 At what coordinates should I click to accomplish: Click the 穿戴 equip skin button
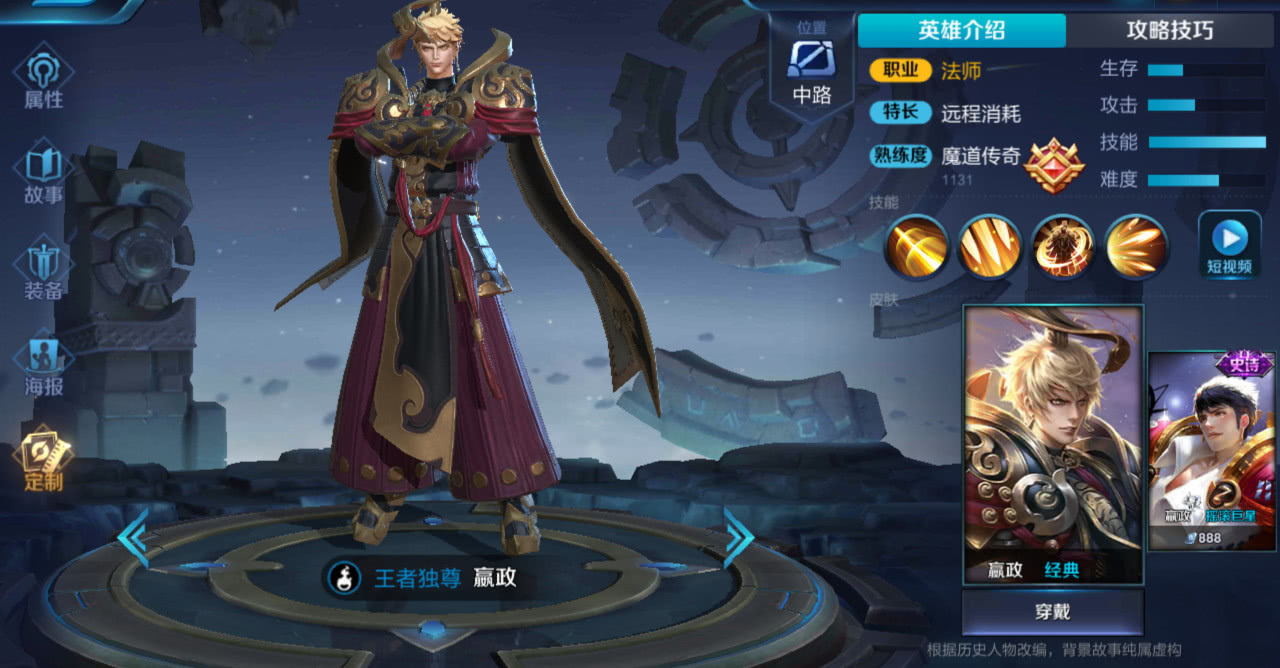[1052, 611]
